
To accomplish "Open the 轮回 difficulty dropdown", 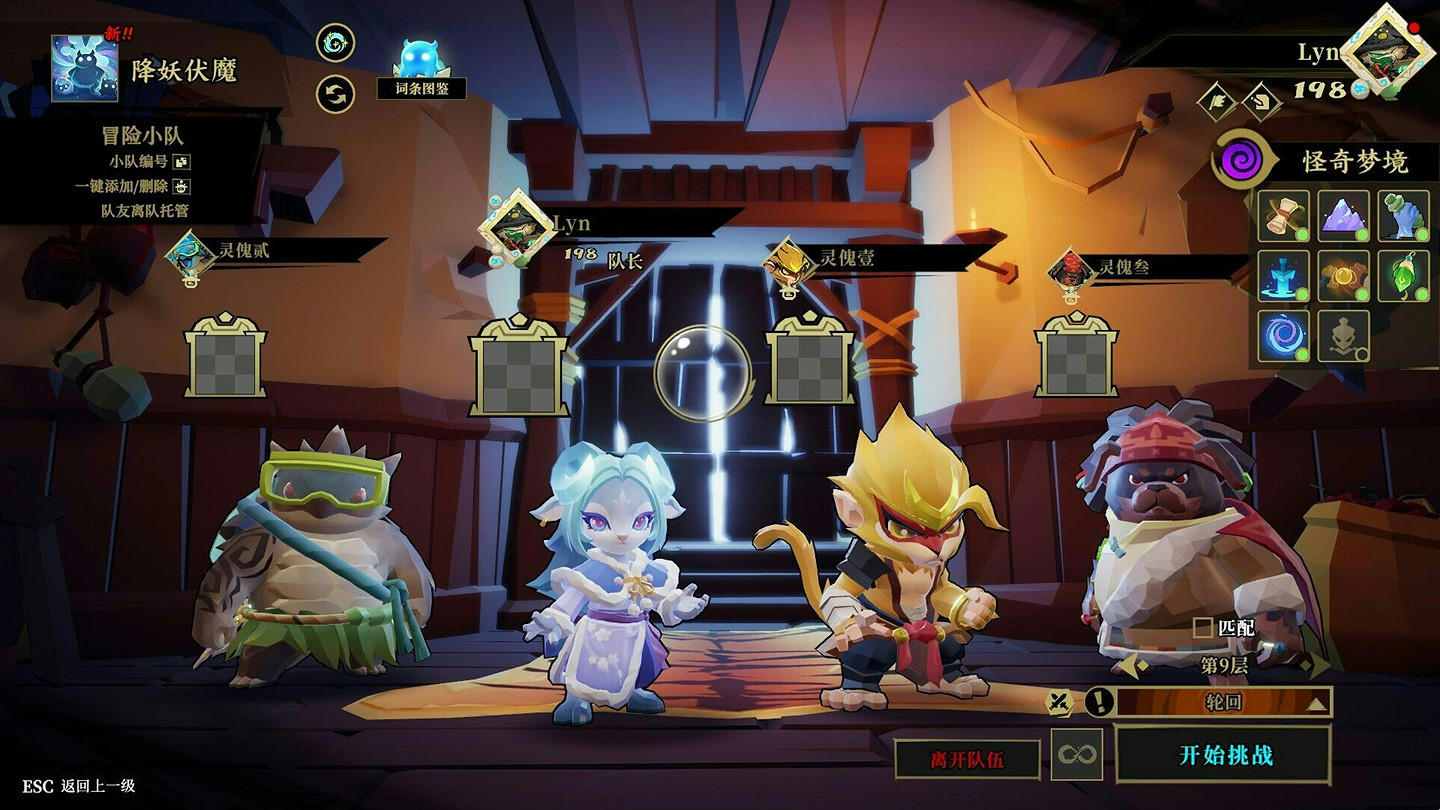I will pyautogui.click(x=1224, y=702).
